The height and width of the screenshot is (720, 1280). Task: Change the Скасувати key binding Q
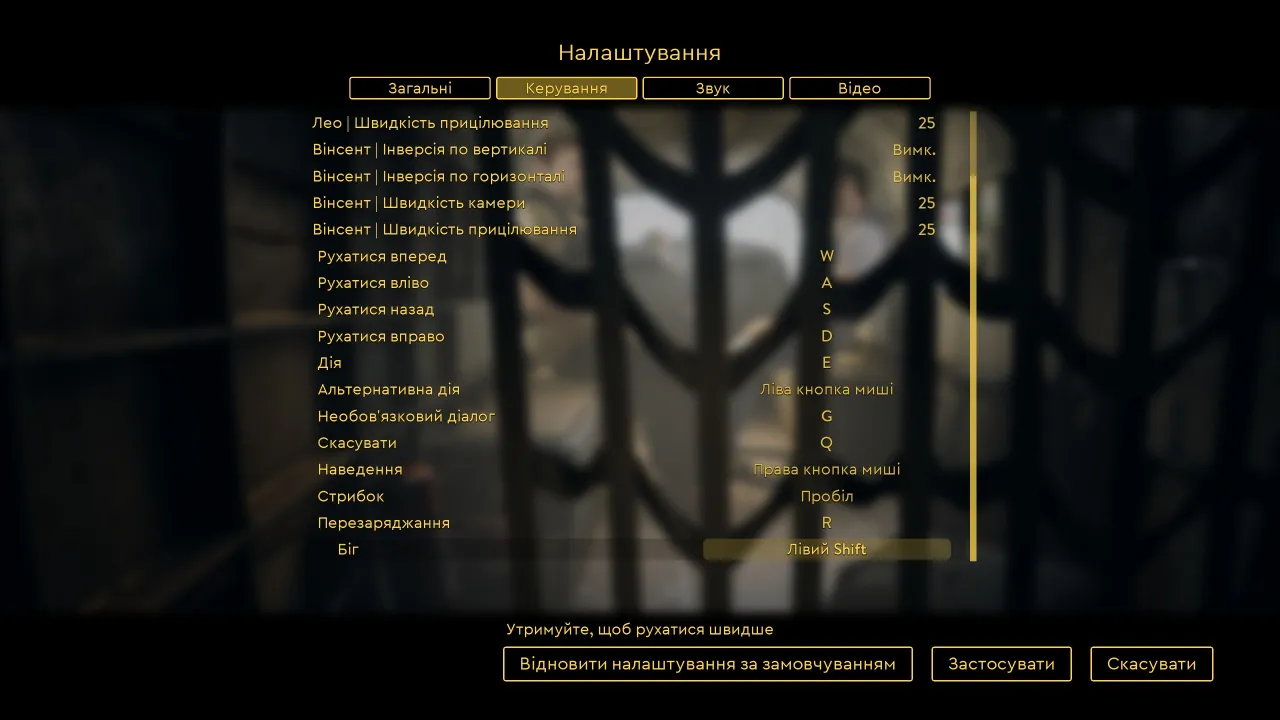tap(826, 443)
